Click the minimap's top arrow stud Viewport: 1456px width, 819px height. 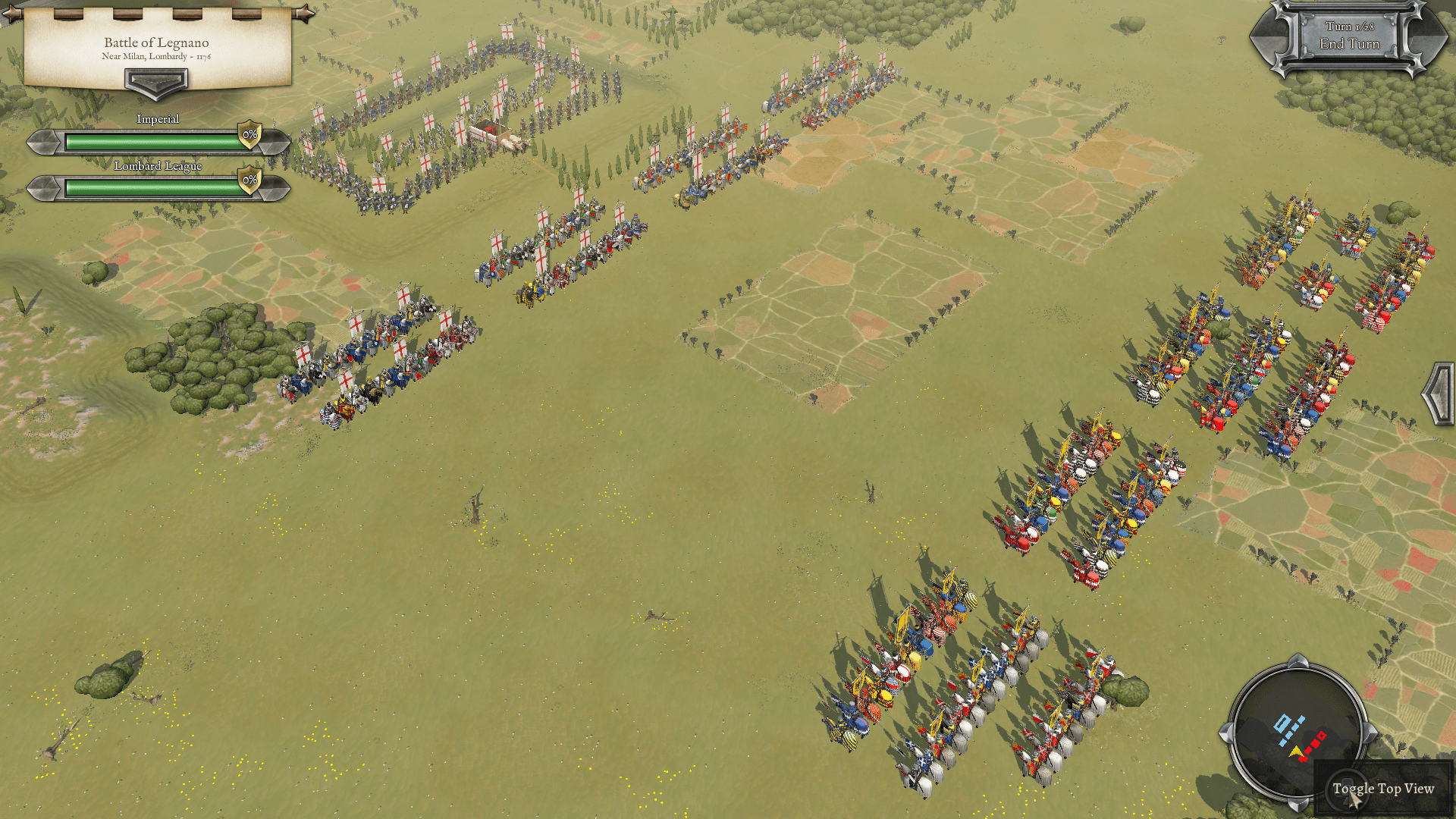1298,661
